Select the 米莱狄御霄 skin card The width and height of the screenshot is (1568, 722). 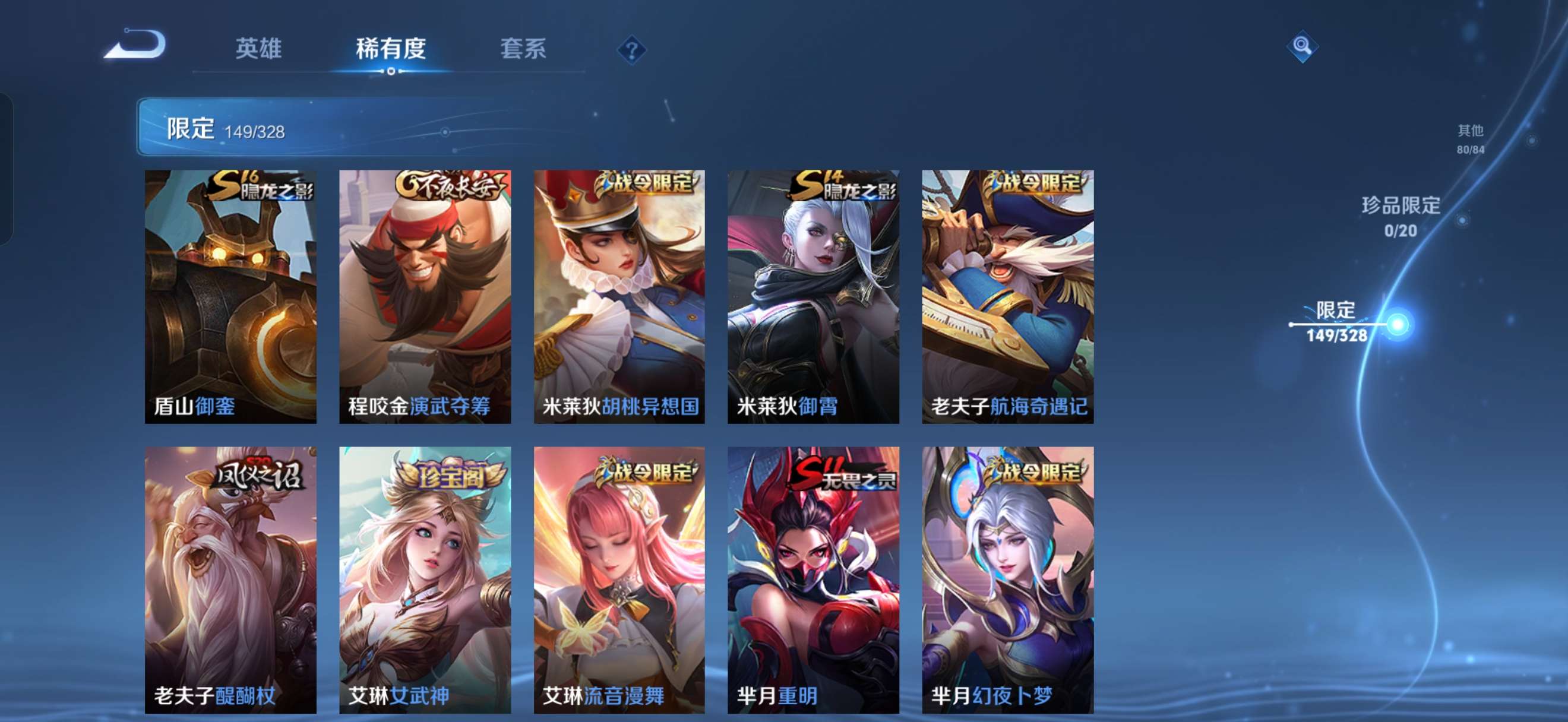click(x=813, y=296)
